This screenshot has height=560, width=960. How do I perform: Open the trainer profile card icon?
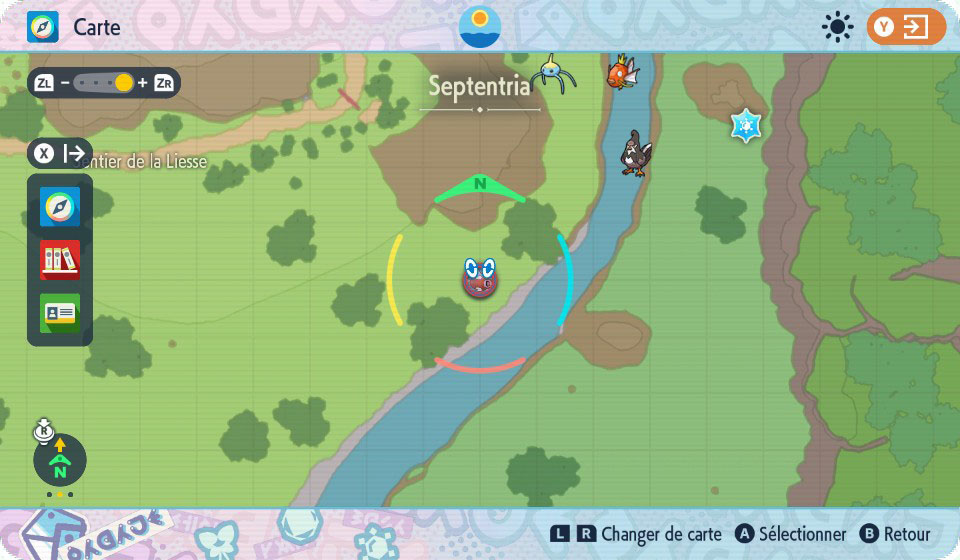click(60, 313)
